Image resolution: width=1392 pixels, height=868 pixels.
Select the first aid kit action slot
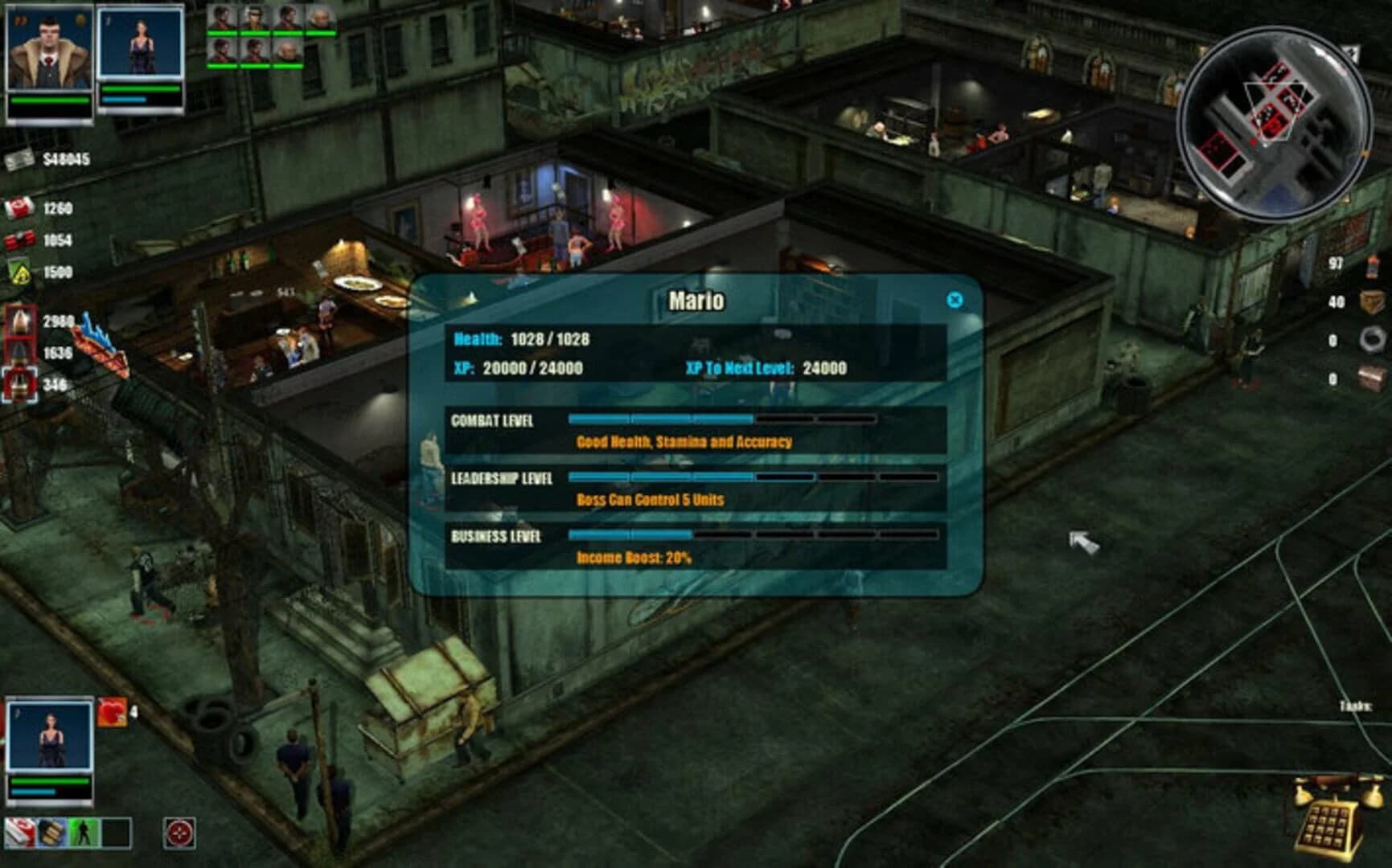click(20, 832)
